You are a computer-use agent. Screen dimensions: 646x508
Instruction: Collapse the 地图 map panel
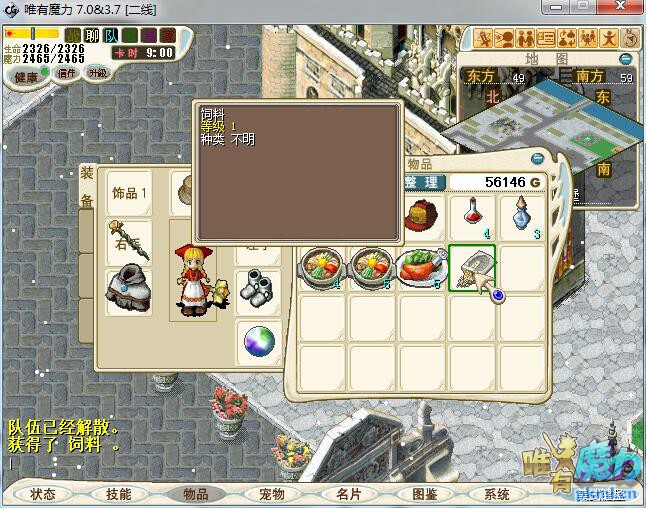tap(627, 58)
